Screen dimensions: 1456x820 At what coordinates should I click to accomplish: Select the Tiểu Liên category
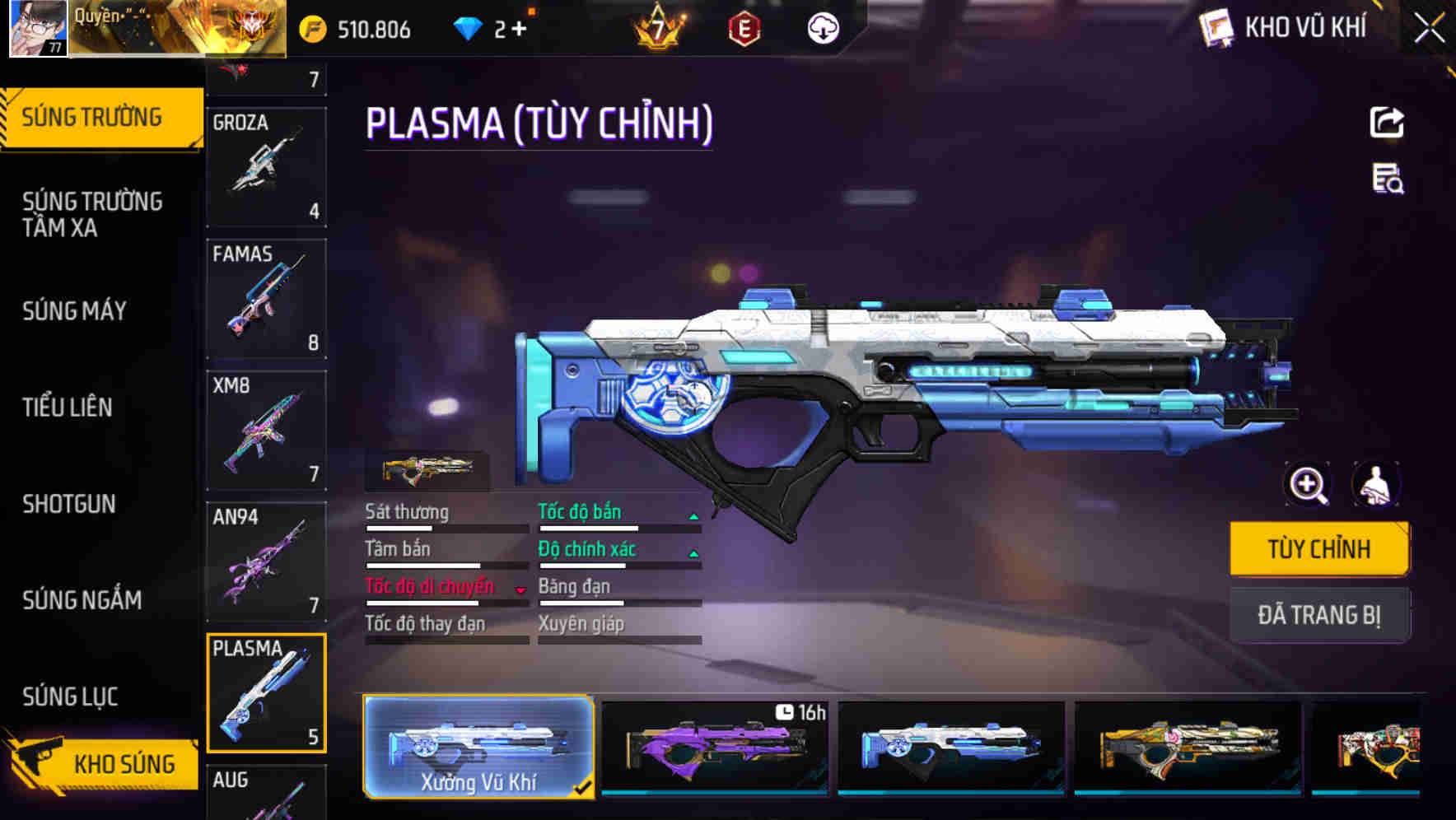click(68, 407)
